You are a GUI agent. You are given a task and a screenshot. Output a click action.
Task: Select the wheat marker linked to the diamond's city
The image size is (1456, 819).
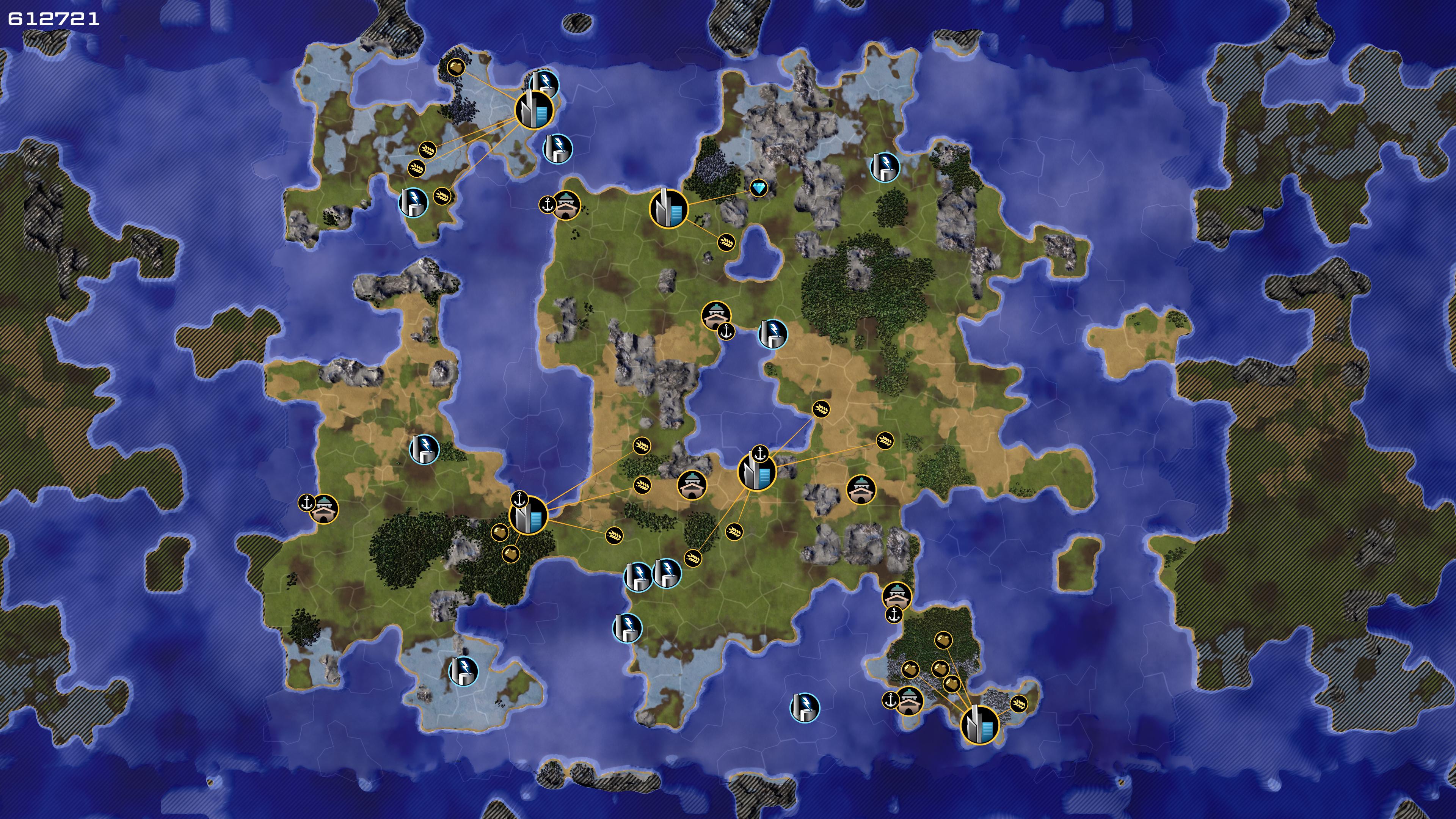(726, 243)
